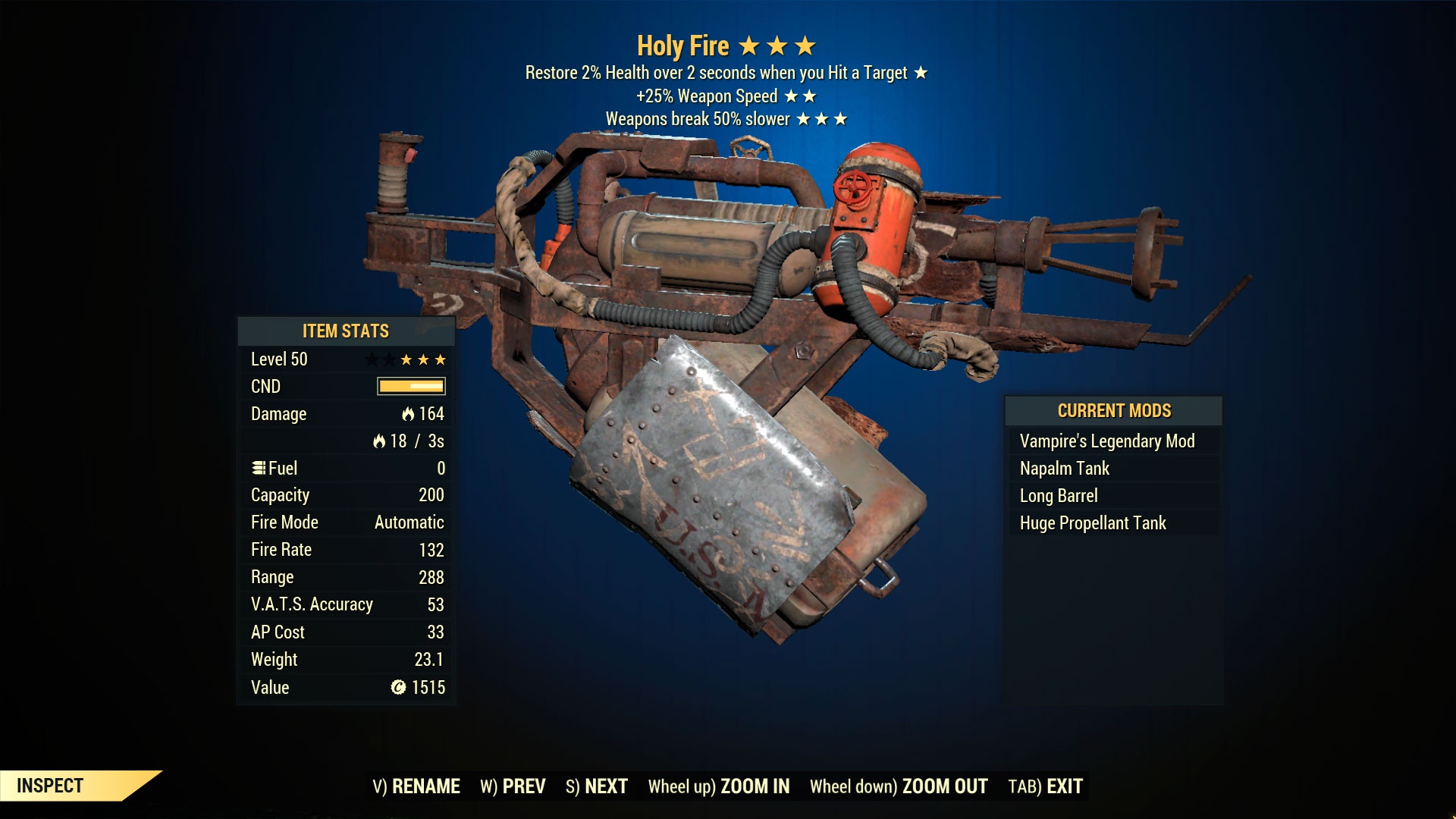1456x819 pixels.
Task: Click the flame icon next to the 18/3s stat
Action: 380,441
